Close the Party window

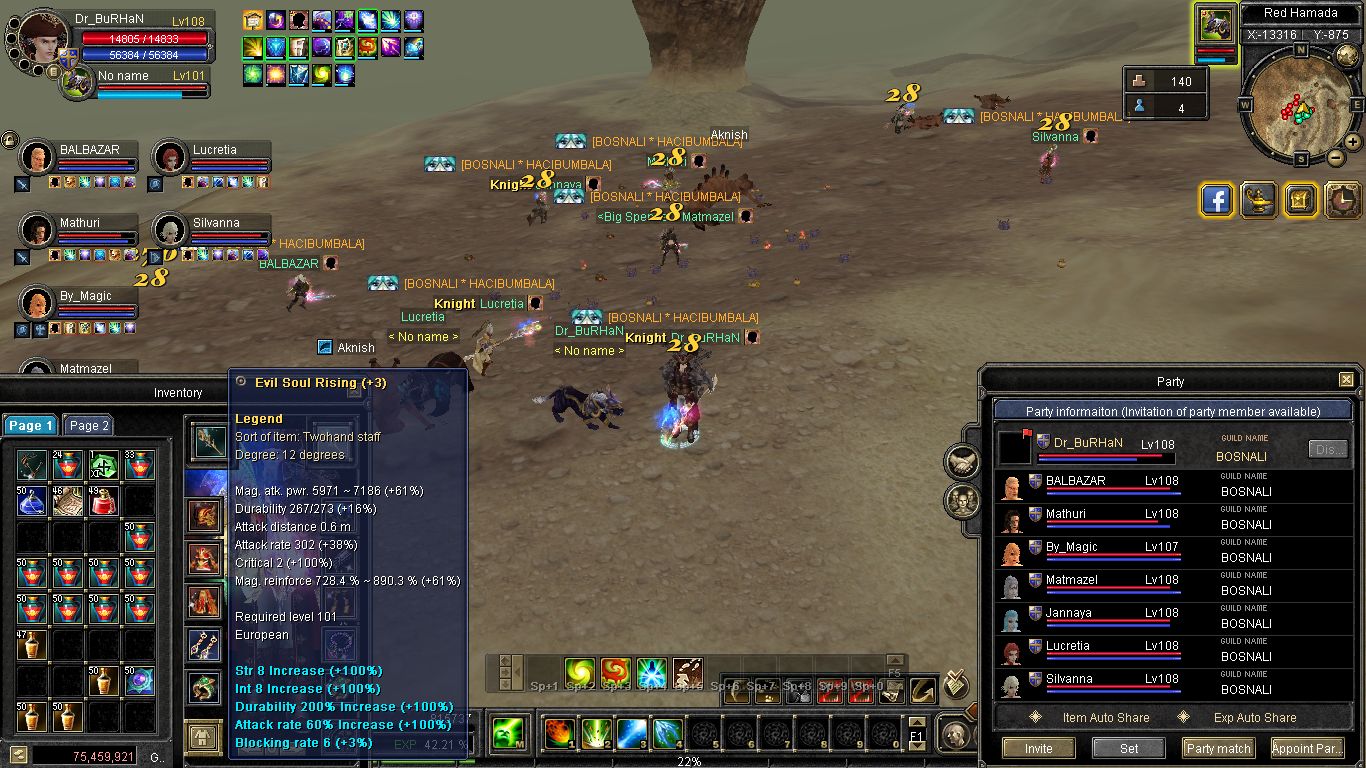1346,380
